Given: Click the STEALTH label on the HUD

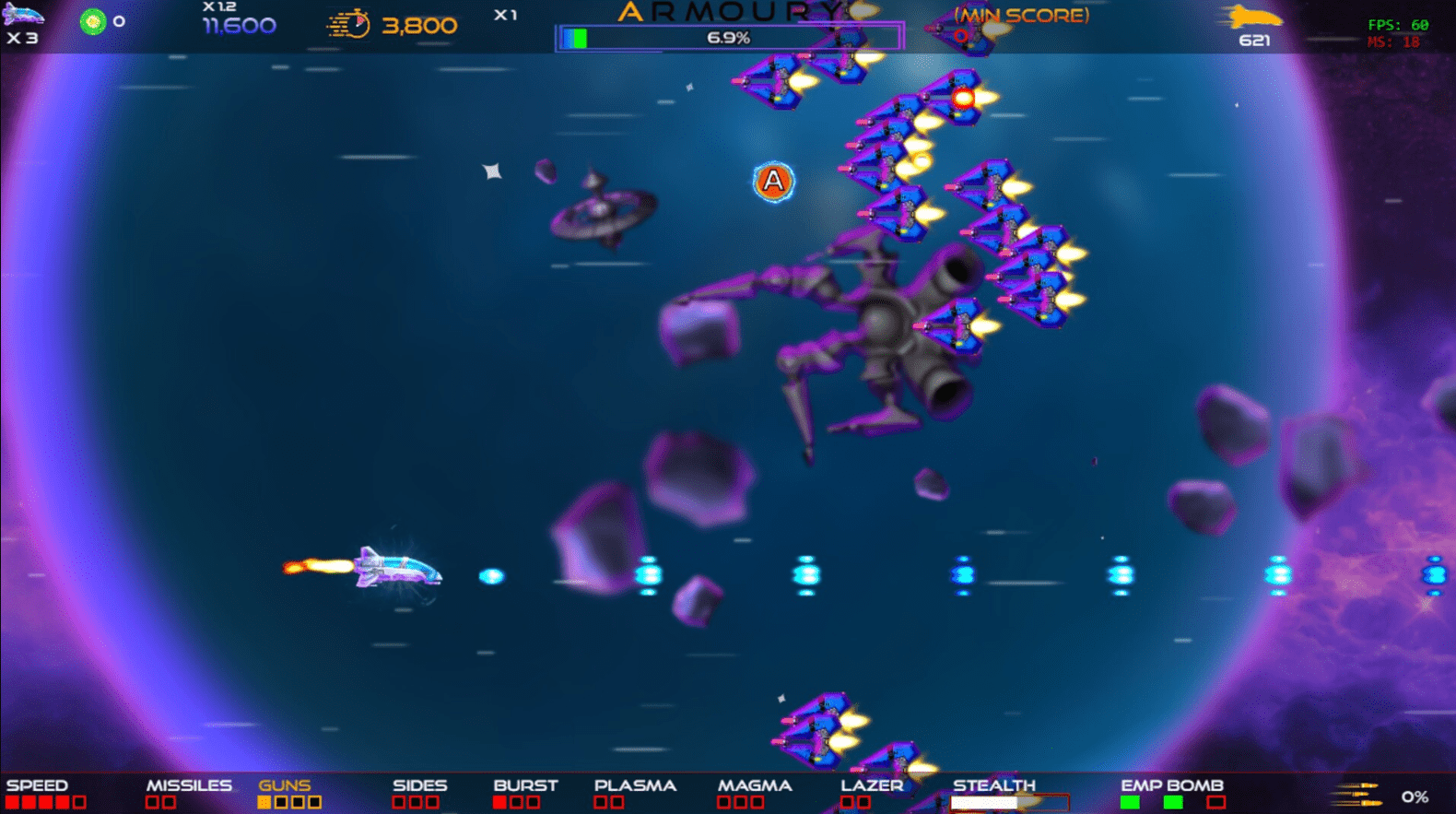Looking at the screenshot, I should [x=994, y=785].
